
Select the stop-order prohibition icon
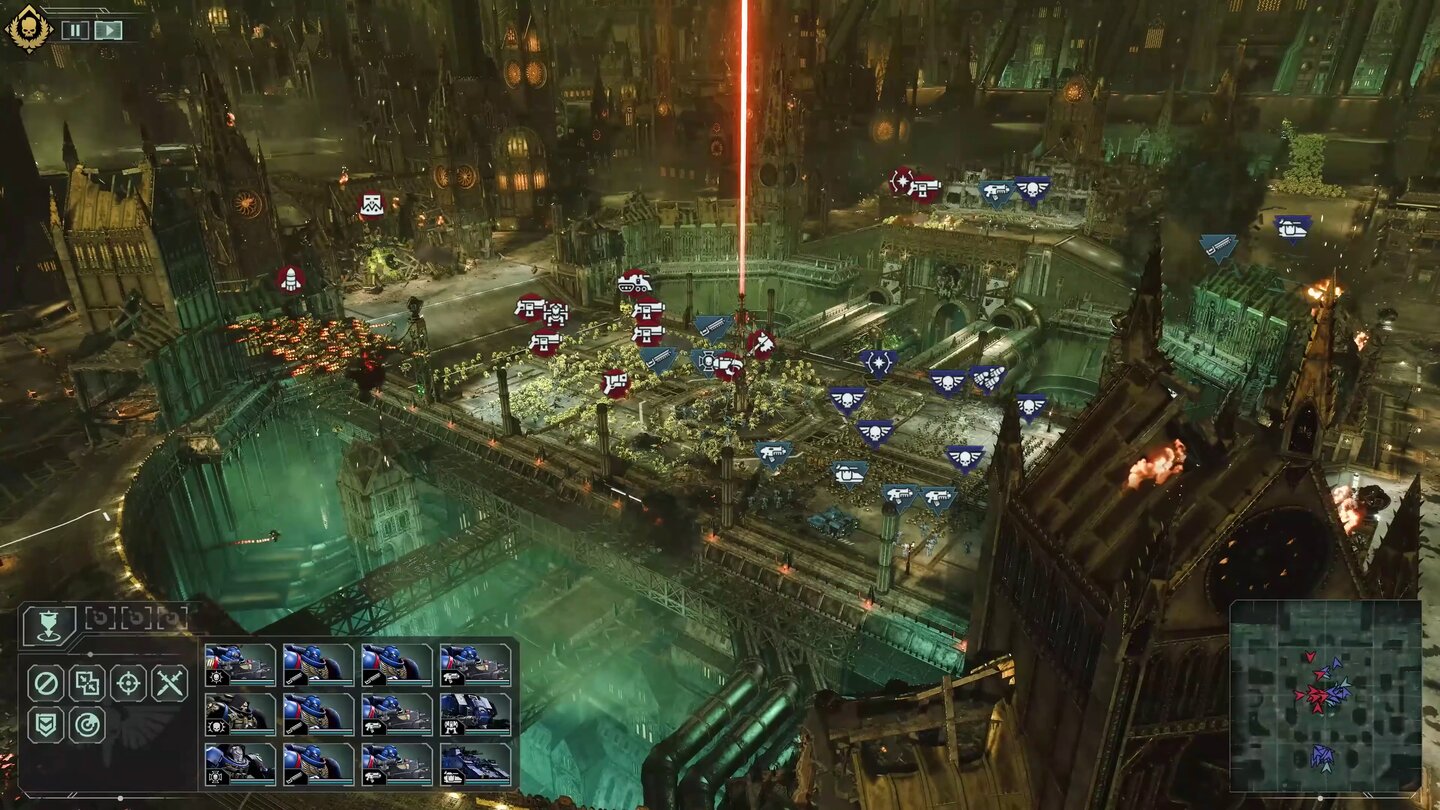coord(45,681)
